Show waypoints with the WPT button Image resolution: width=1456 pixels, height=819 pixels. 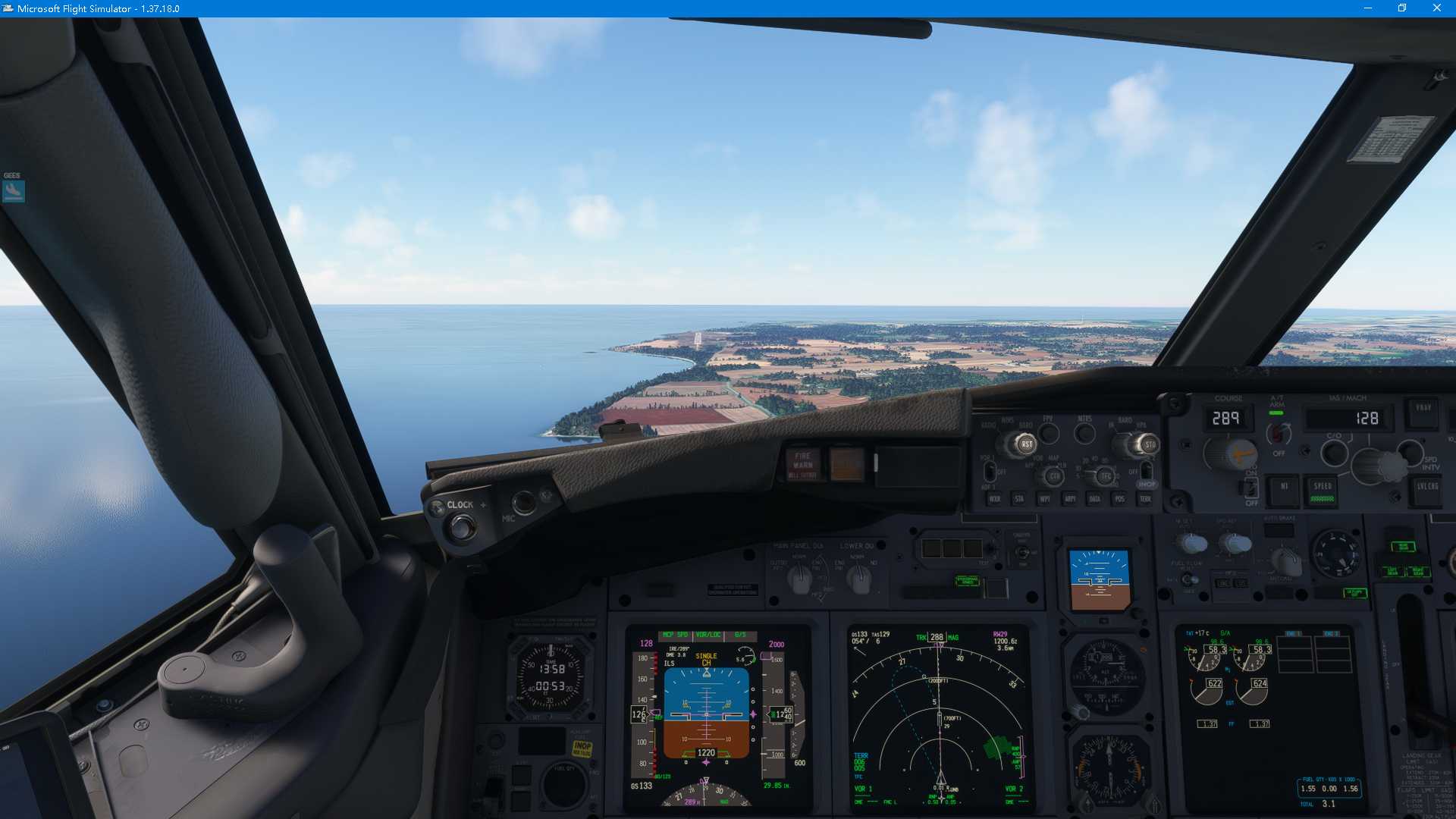pos(1044,499)
